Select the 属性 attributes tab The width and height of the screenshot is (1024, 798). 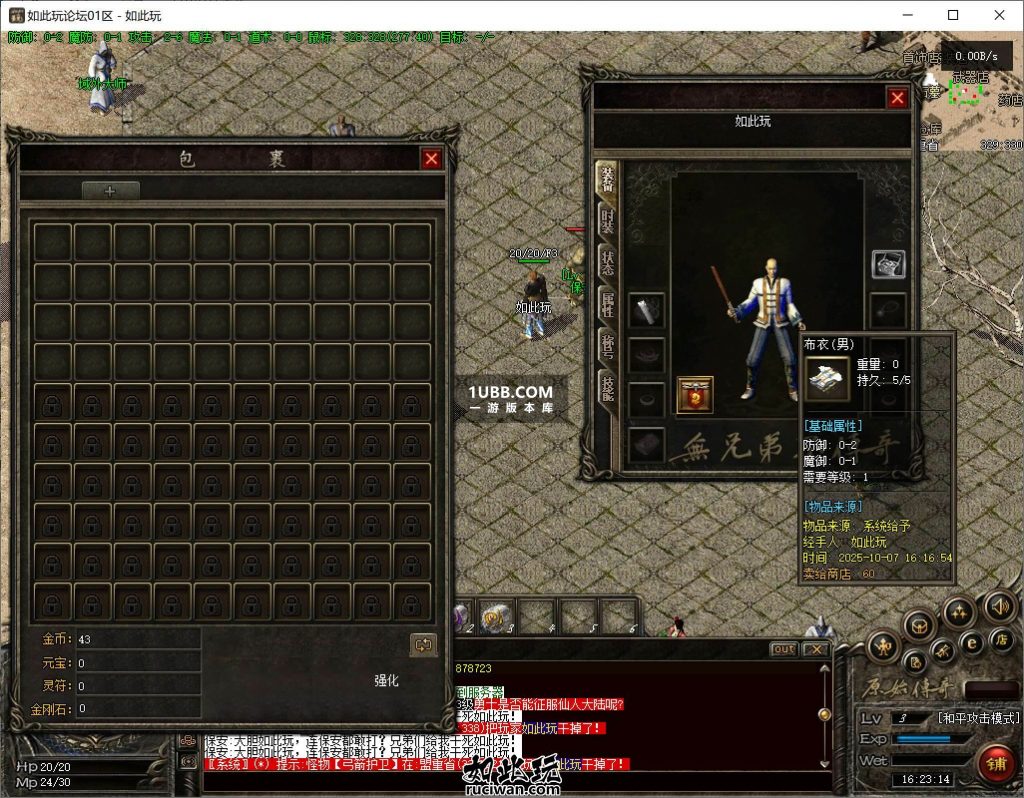coord(606,304)
